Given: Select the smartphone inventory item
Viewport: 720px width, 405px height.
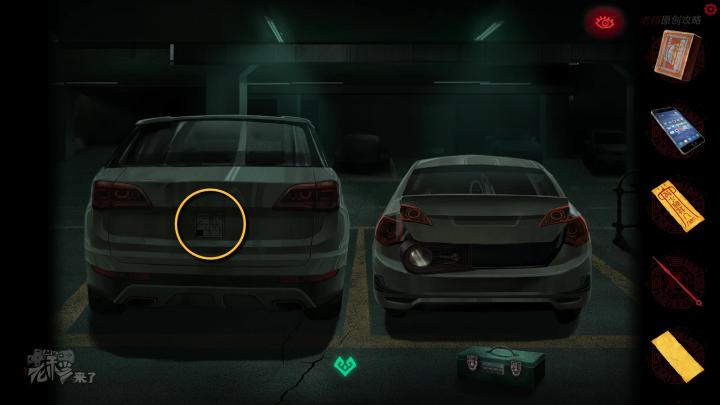Looking at the screenshot, I should pyautogui.click(x=679, y=126).
